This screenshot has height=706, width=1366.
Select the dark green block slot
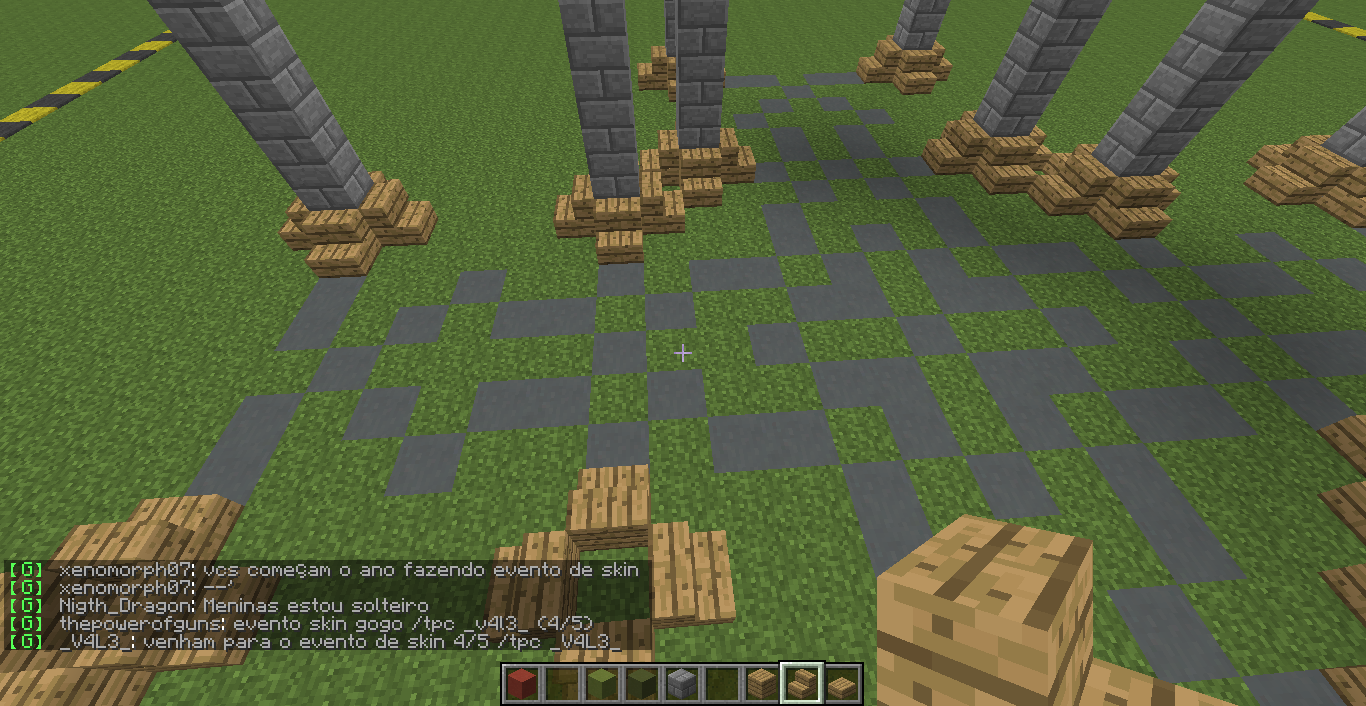point(640,684)
